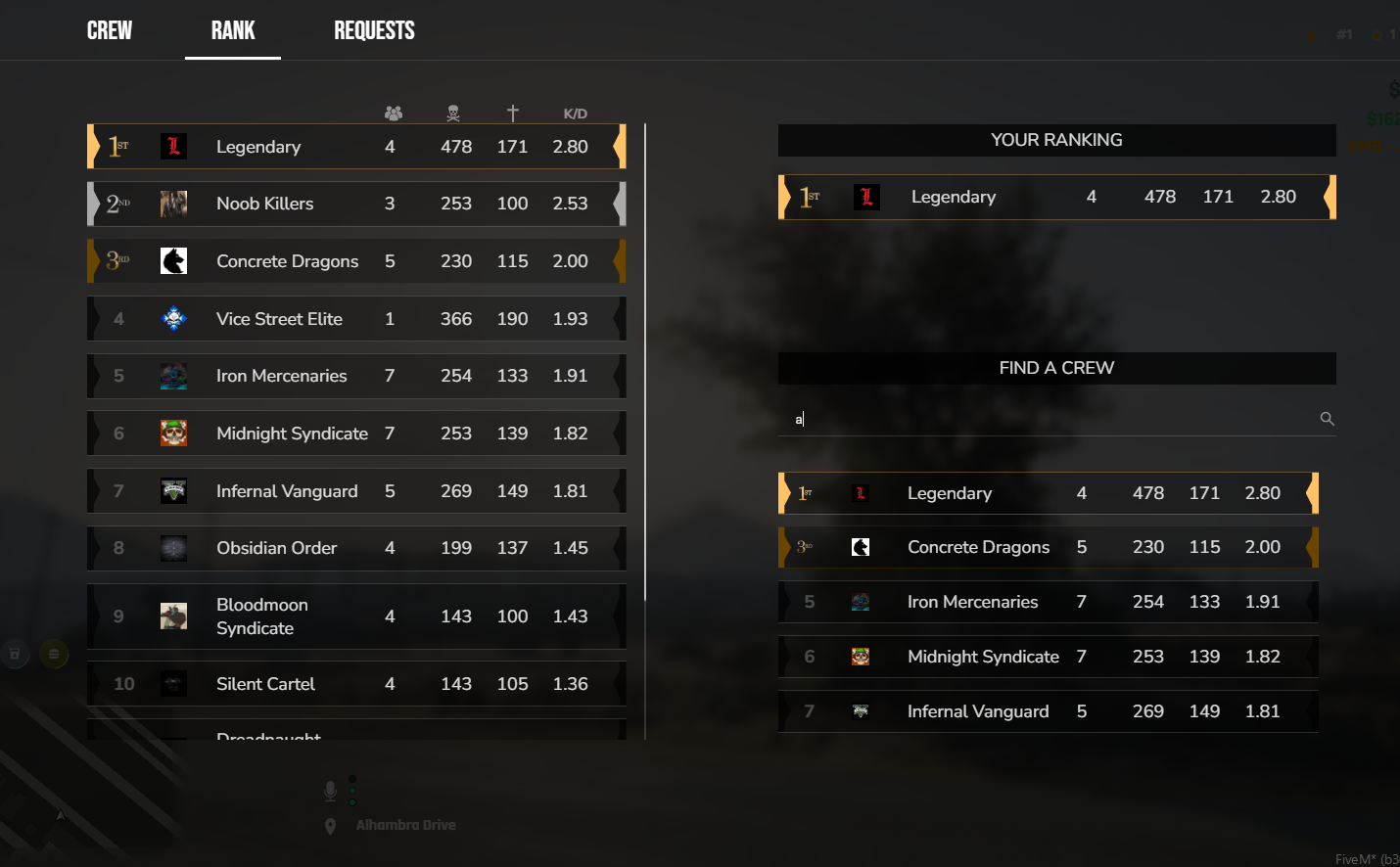Click the Legendary entry under YOUR RANKING

point(1057,197)
